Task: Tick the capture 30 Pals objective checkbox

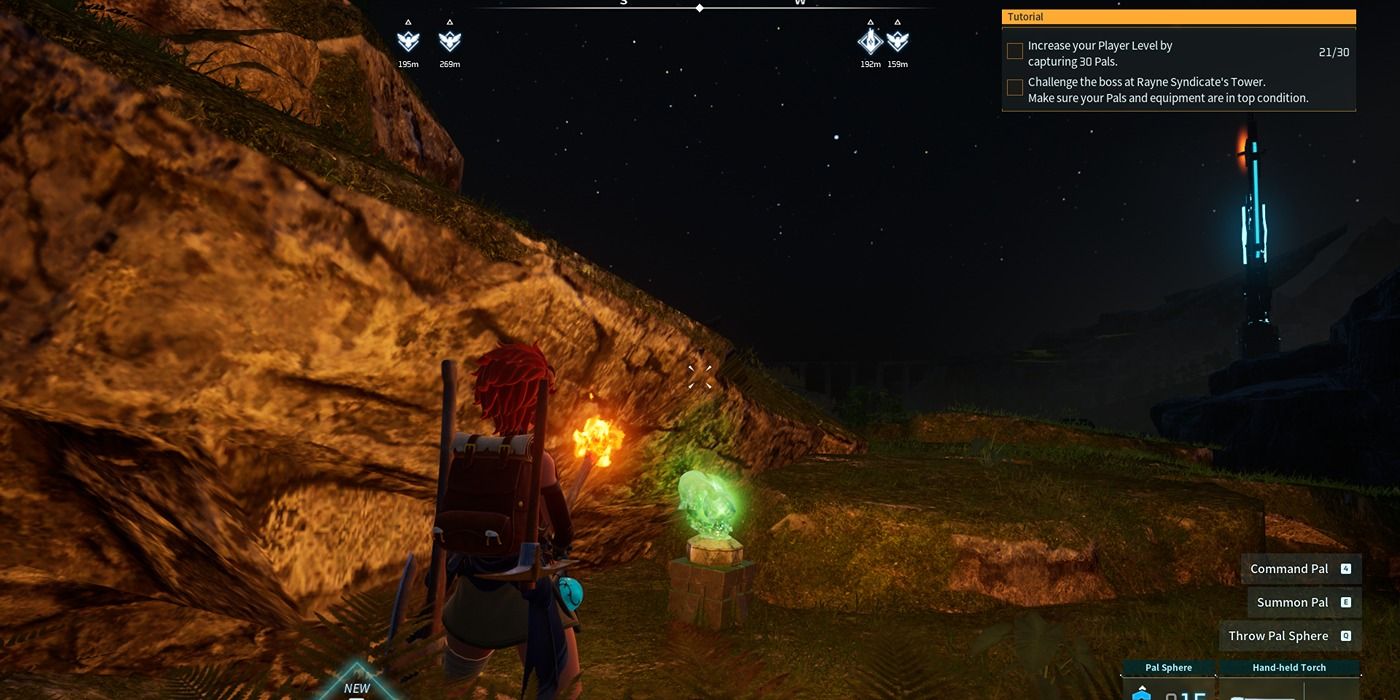Action: coord(1015,51)
